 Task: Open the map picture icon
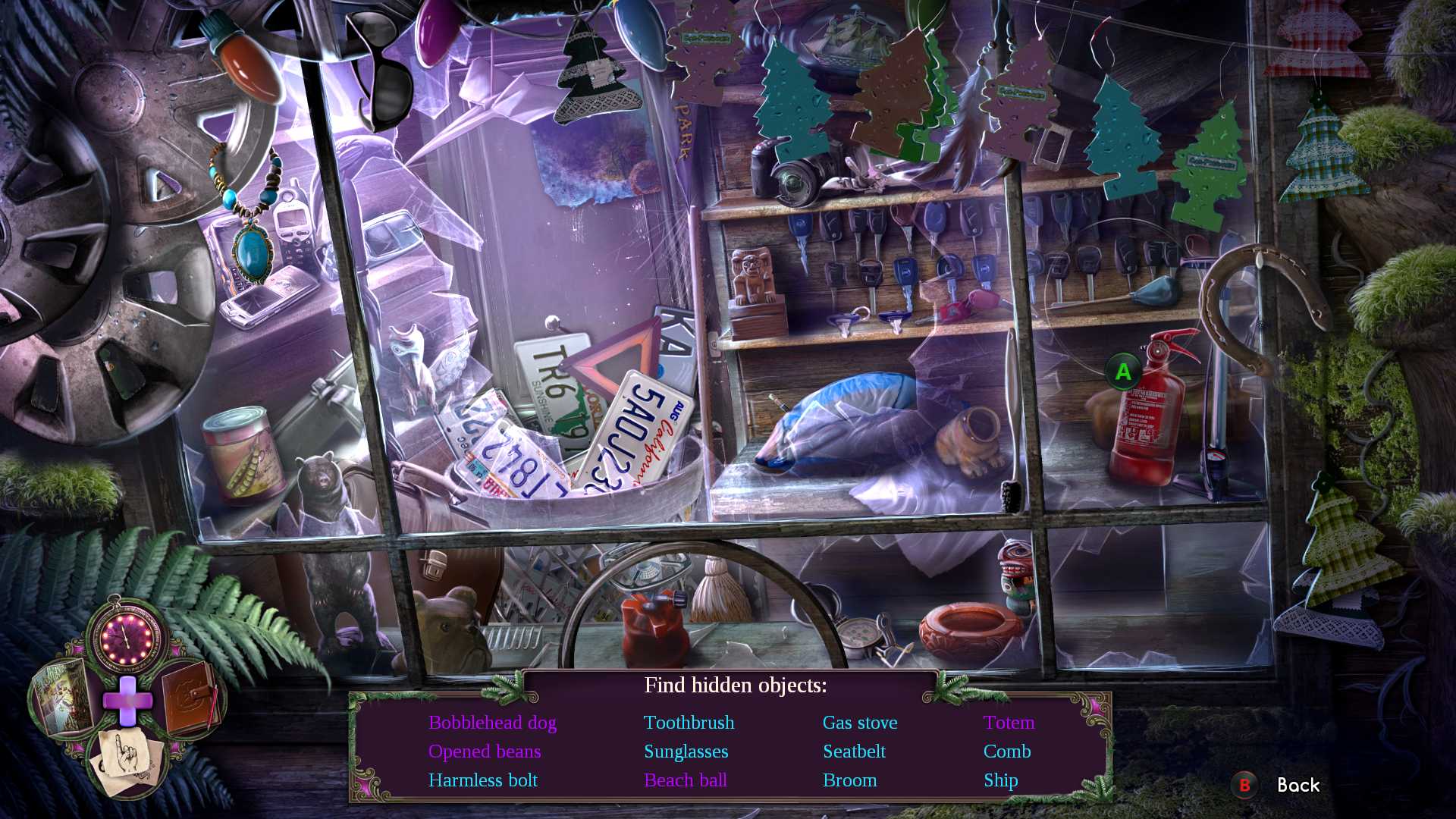click(x=61, y=696)
